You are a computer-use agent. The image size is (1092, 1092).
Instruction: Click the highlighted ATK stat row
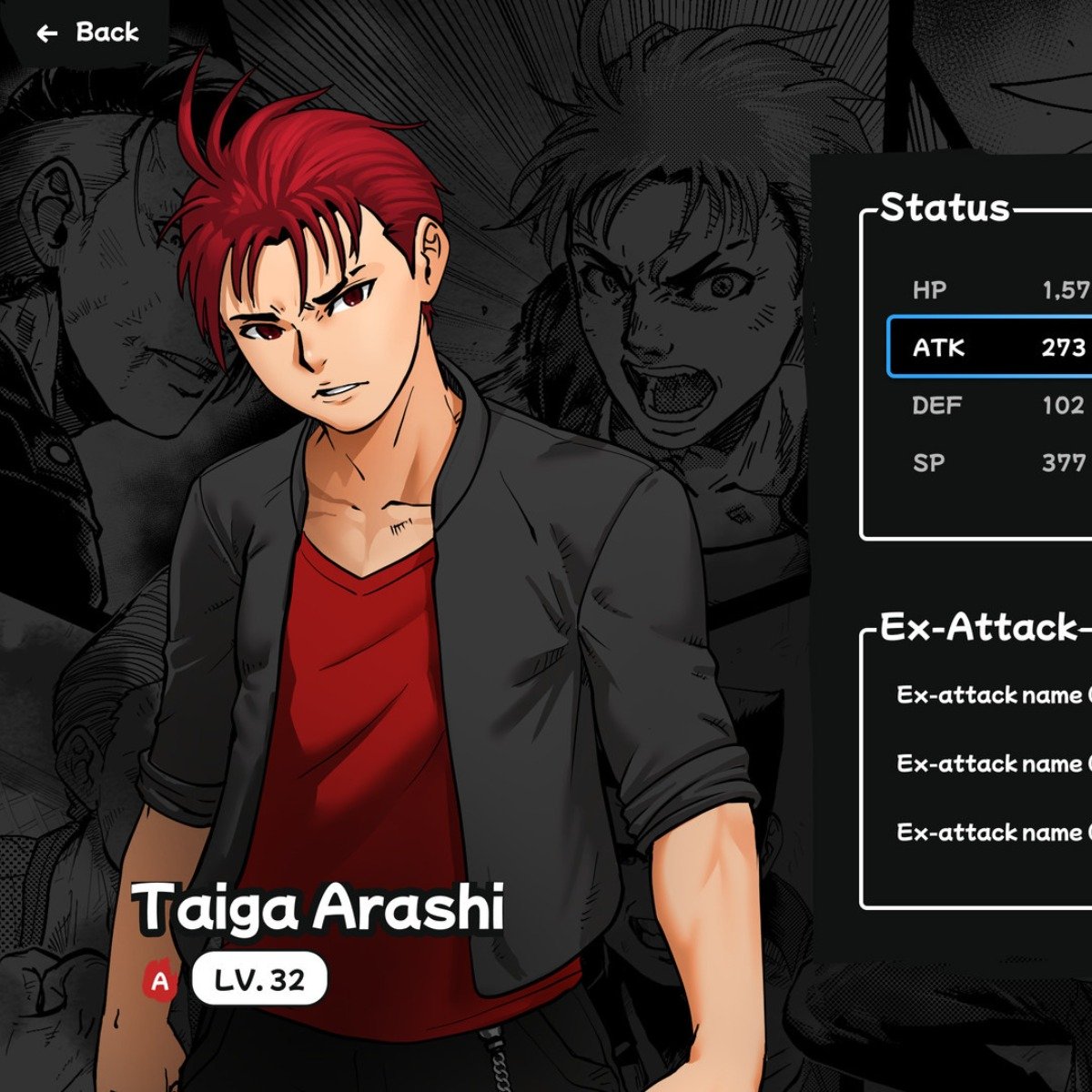[x=992, y=348]
